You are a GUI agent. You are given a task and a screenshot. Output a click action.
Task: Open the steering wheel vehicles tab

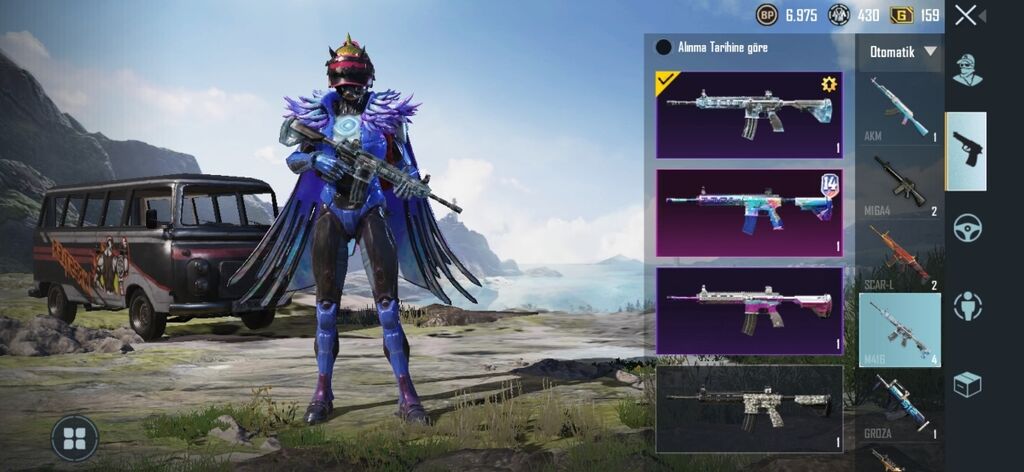pos(967,228)
